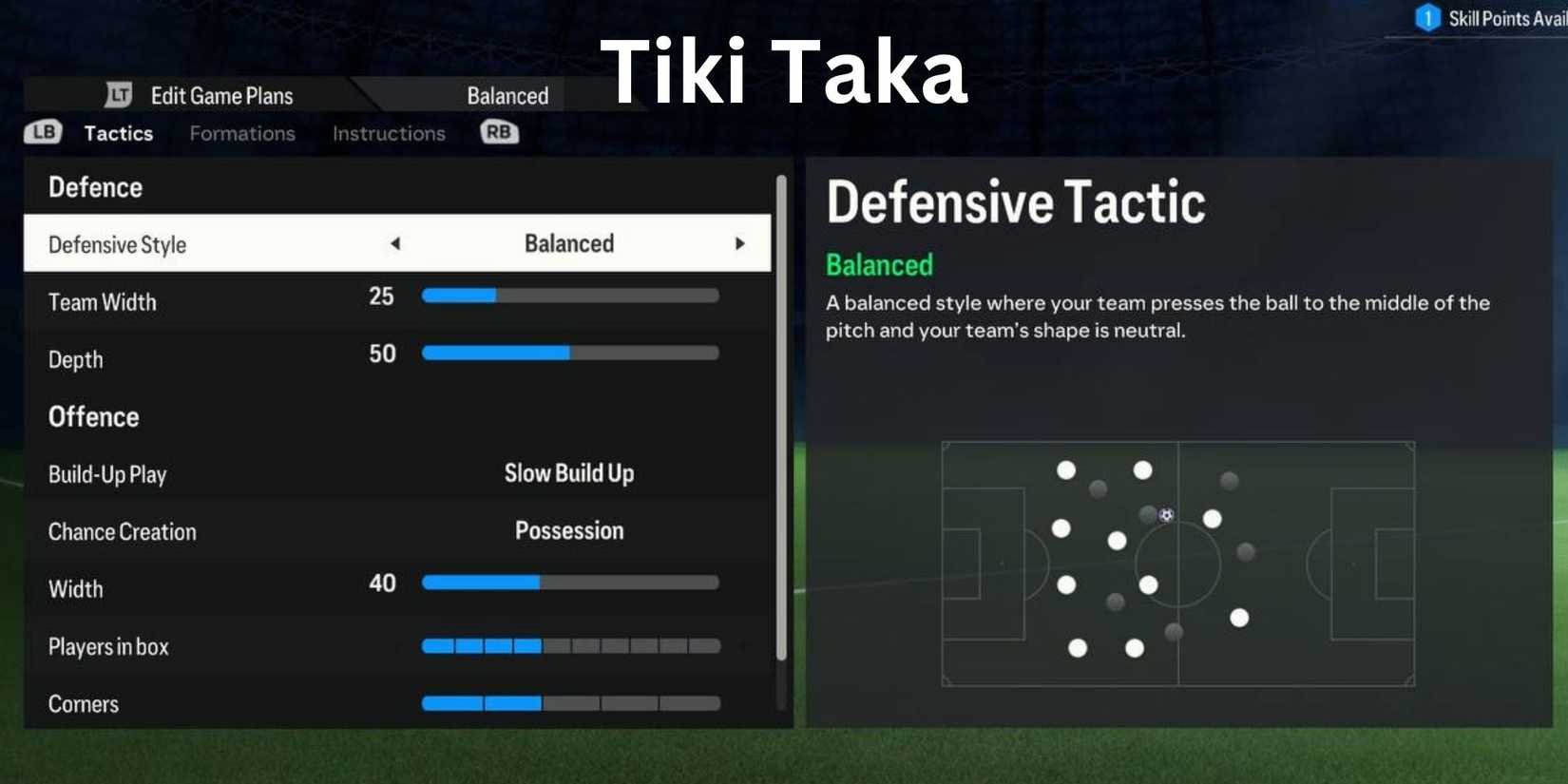Screen dimensions: 1568x784
Task: Select the Balanced game plan tab
Action: pos(507,95)
